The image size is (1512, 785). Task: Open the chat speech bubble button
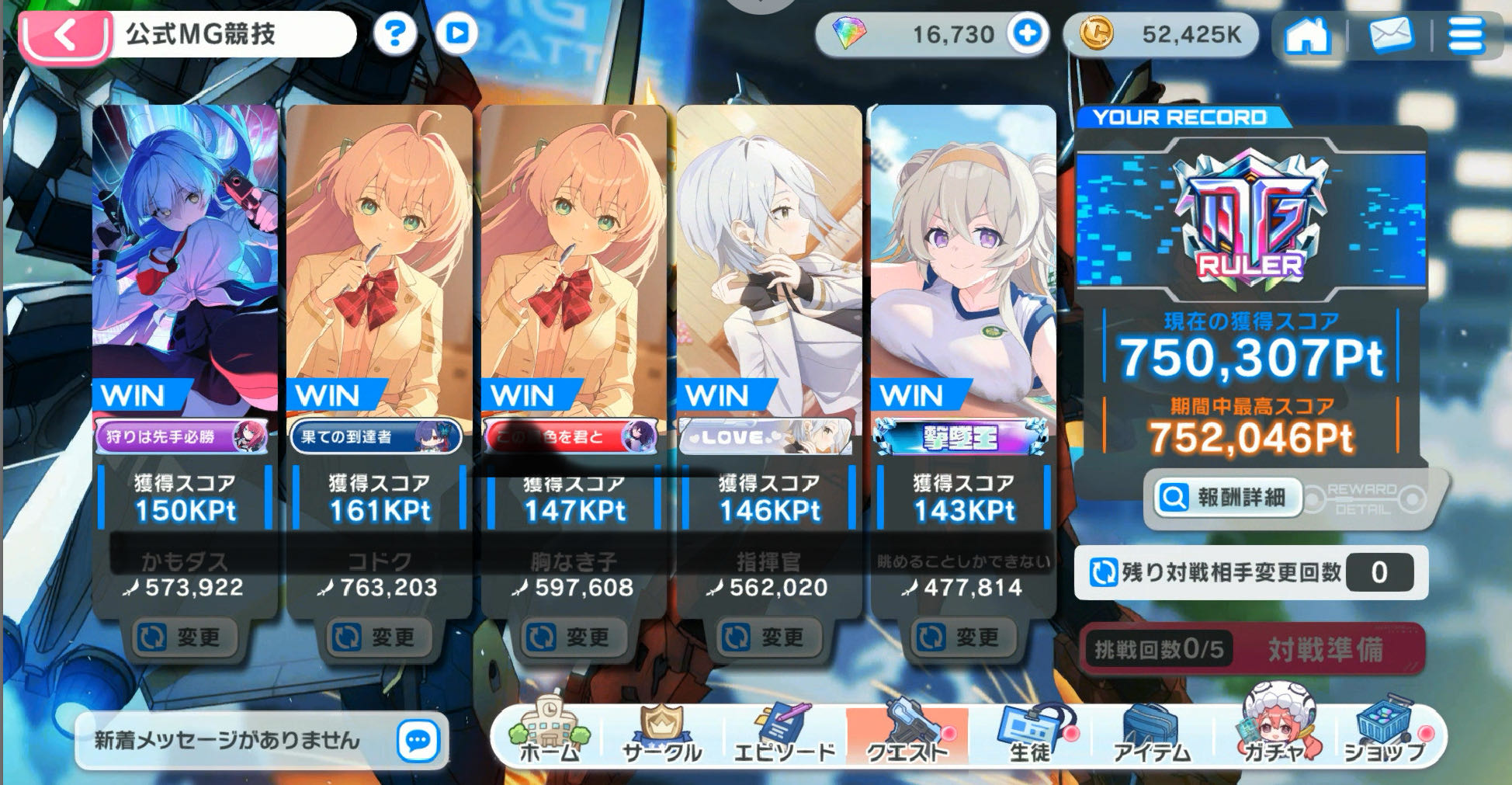[x=418, y=741]
